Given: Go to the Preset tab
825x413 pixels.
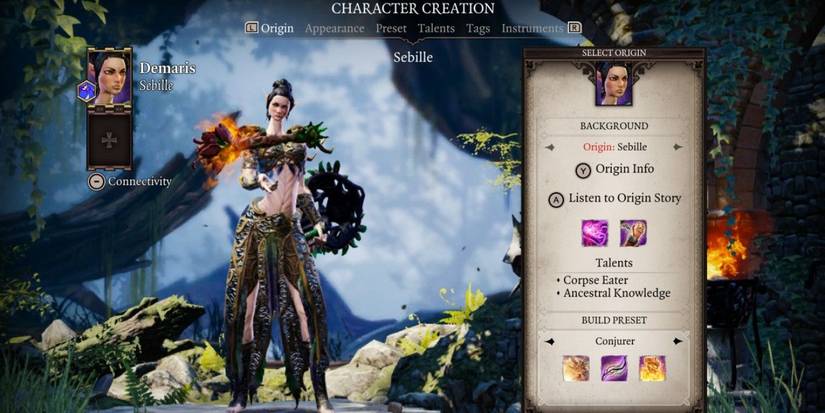Looking at the screenshot, I should point(391,29).
